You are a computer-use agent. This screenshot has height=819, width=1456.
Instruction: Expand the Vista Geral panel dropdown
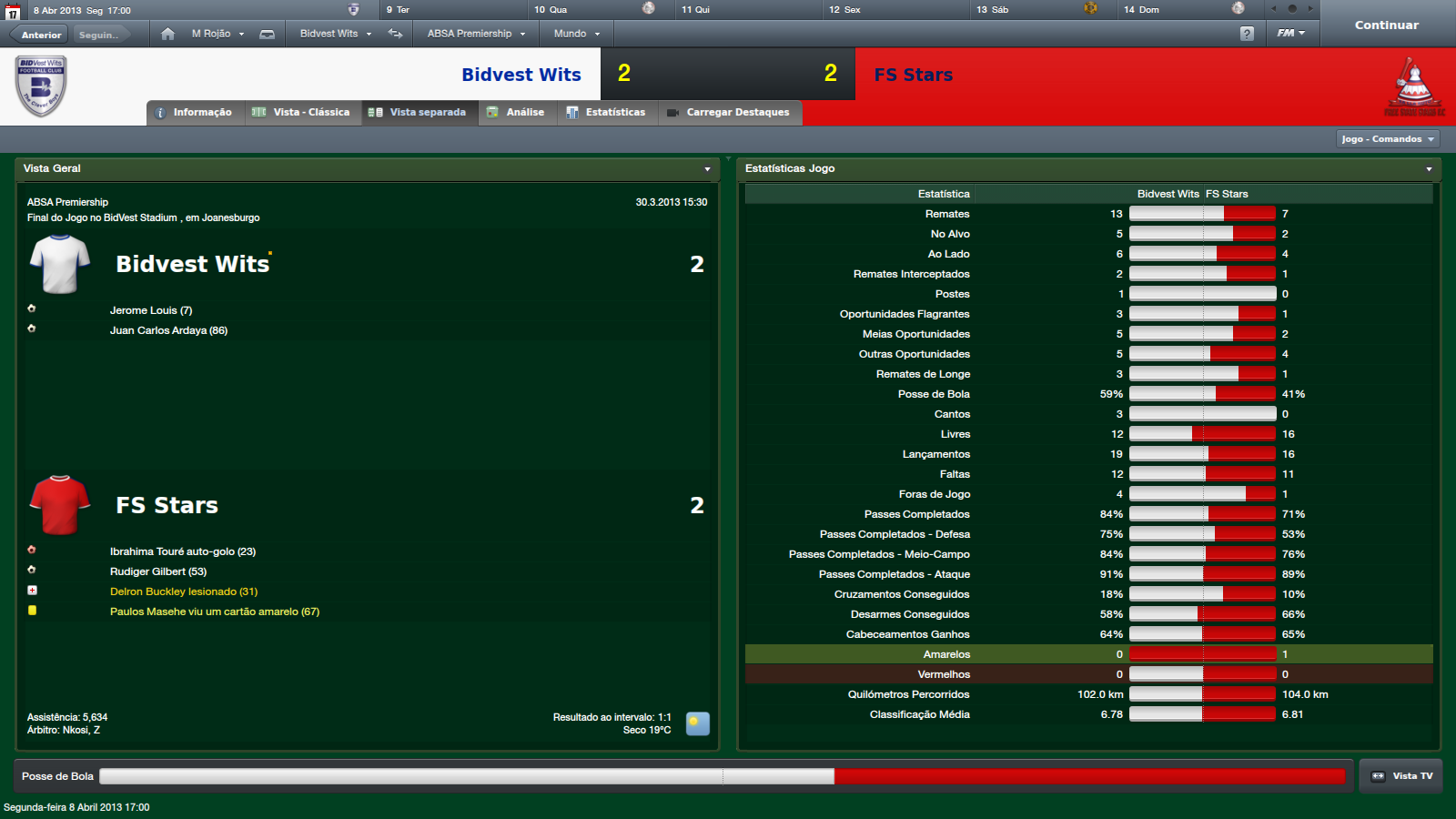[x=707, y=169]
